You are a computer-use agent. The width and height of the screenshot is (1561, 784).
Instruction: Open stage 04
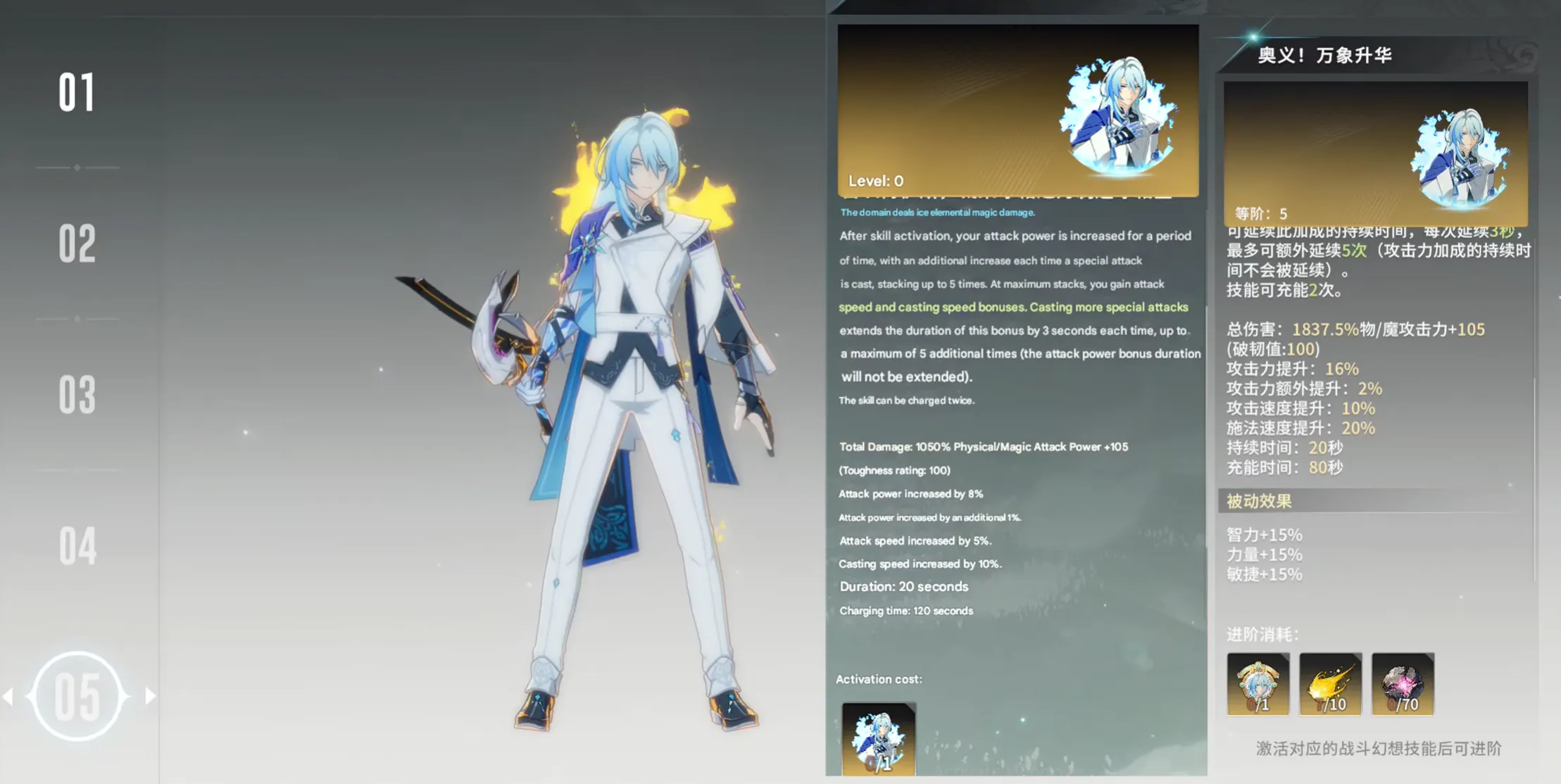point(77,546)
